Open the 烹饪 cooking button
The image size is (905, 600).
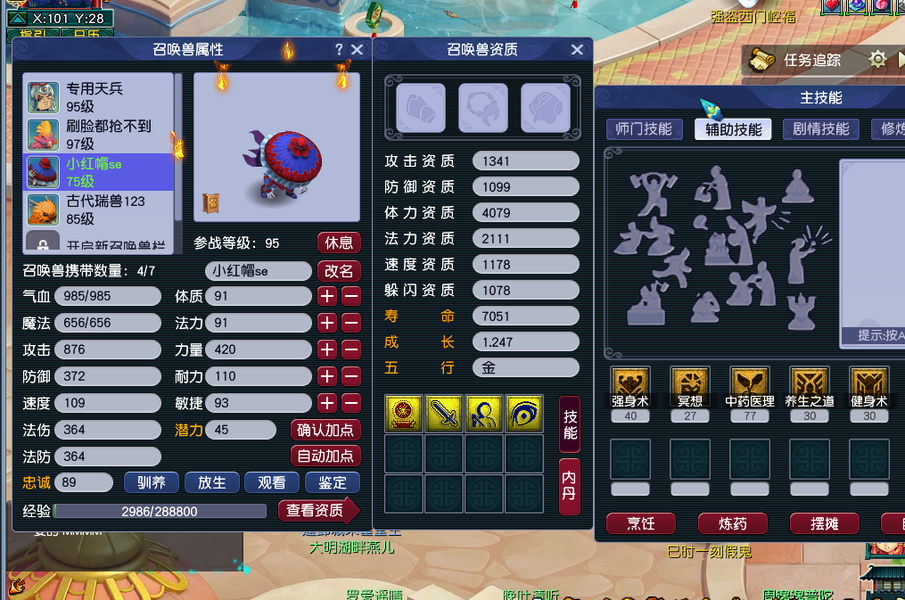(x=640, y=523)
